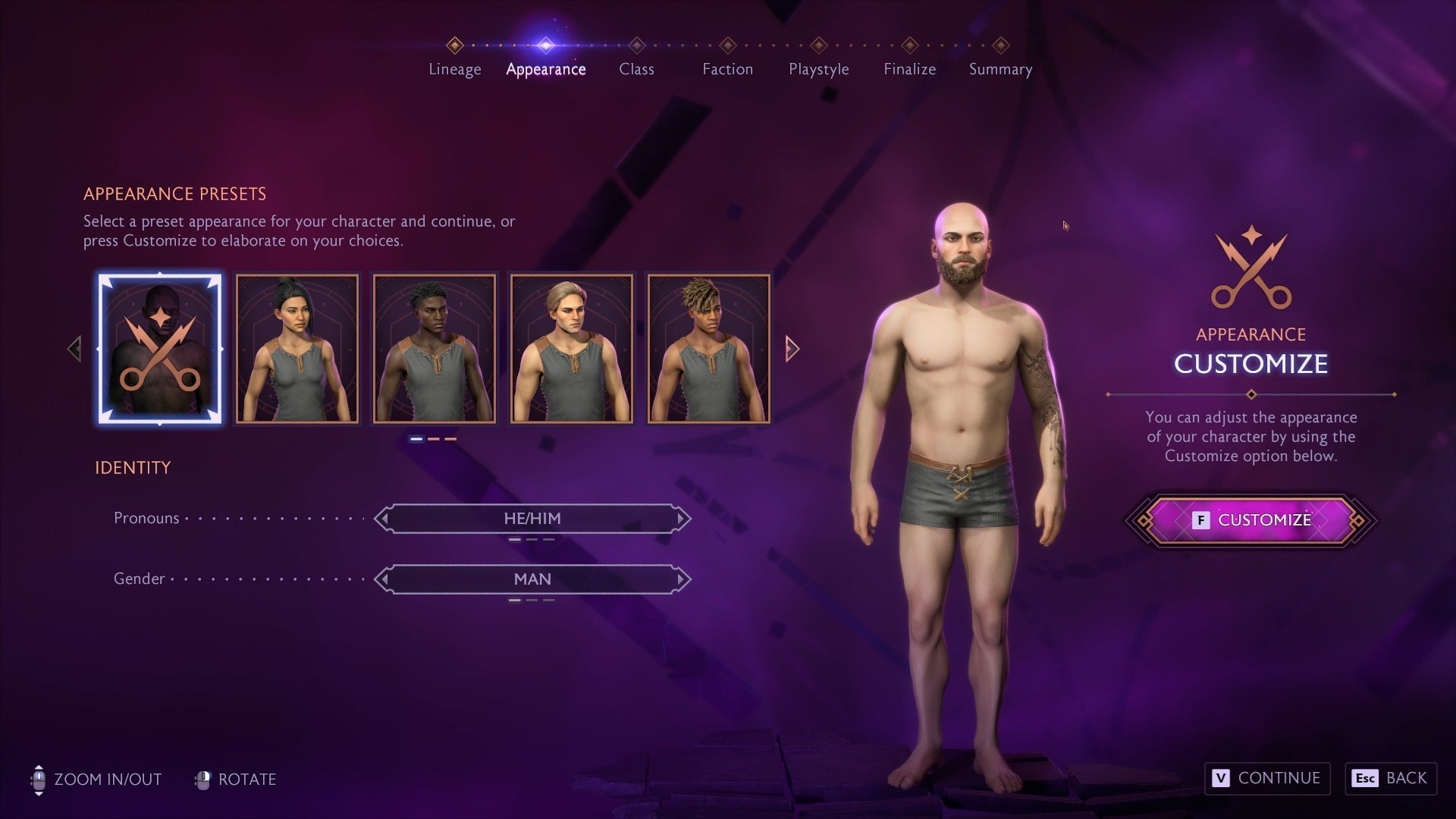Click the diamond marker above Summary
Viewport: 1456px width, 819px height.
coord(1000,45)
